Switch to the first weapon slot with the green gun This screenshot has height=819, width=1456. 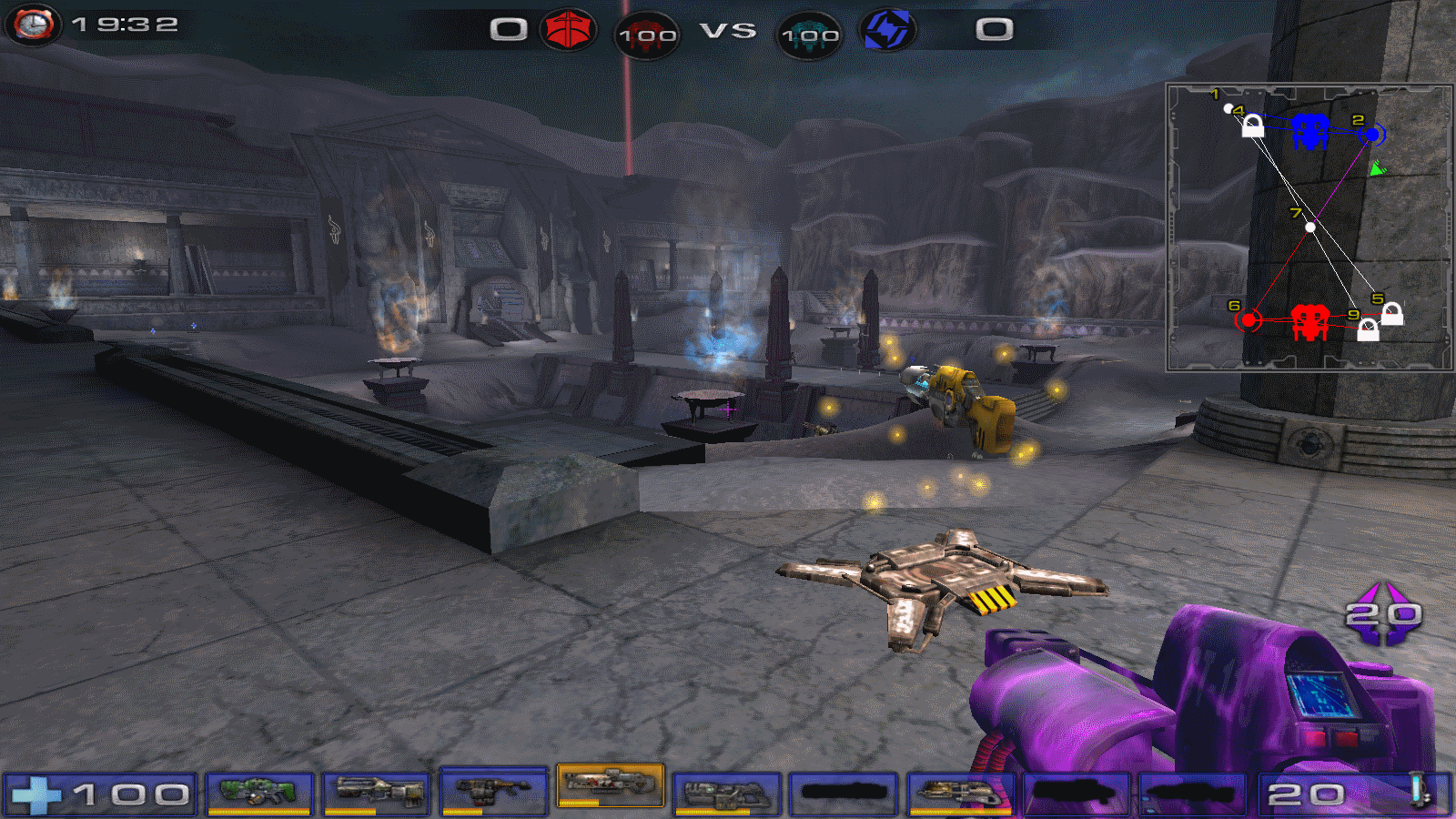(x=259, y=793)
